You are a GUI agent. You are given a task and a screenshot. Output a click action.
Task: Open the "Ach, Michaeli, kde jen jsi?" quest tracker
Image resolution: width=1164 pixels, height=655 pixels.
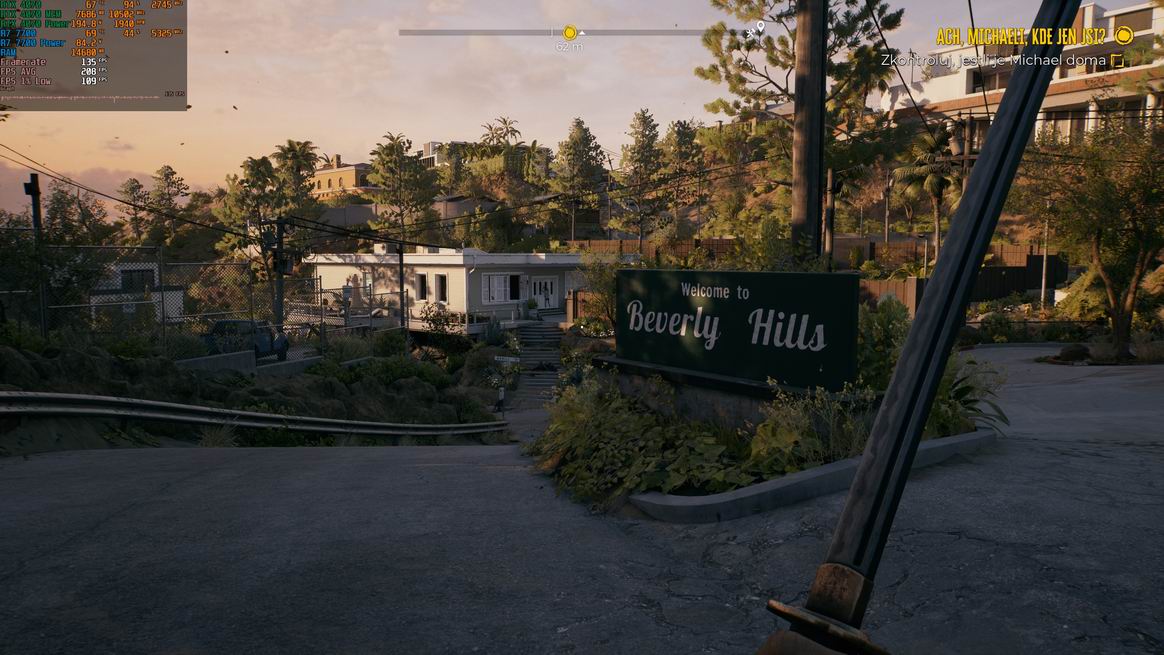pyautogui.click(x=1020, y=36)
